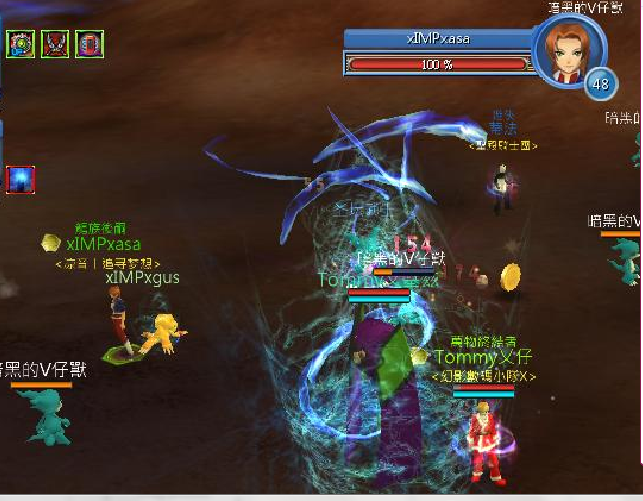
Task: Click the xIMPxasa target name bar
Action: [438, 39]
